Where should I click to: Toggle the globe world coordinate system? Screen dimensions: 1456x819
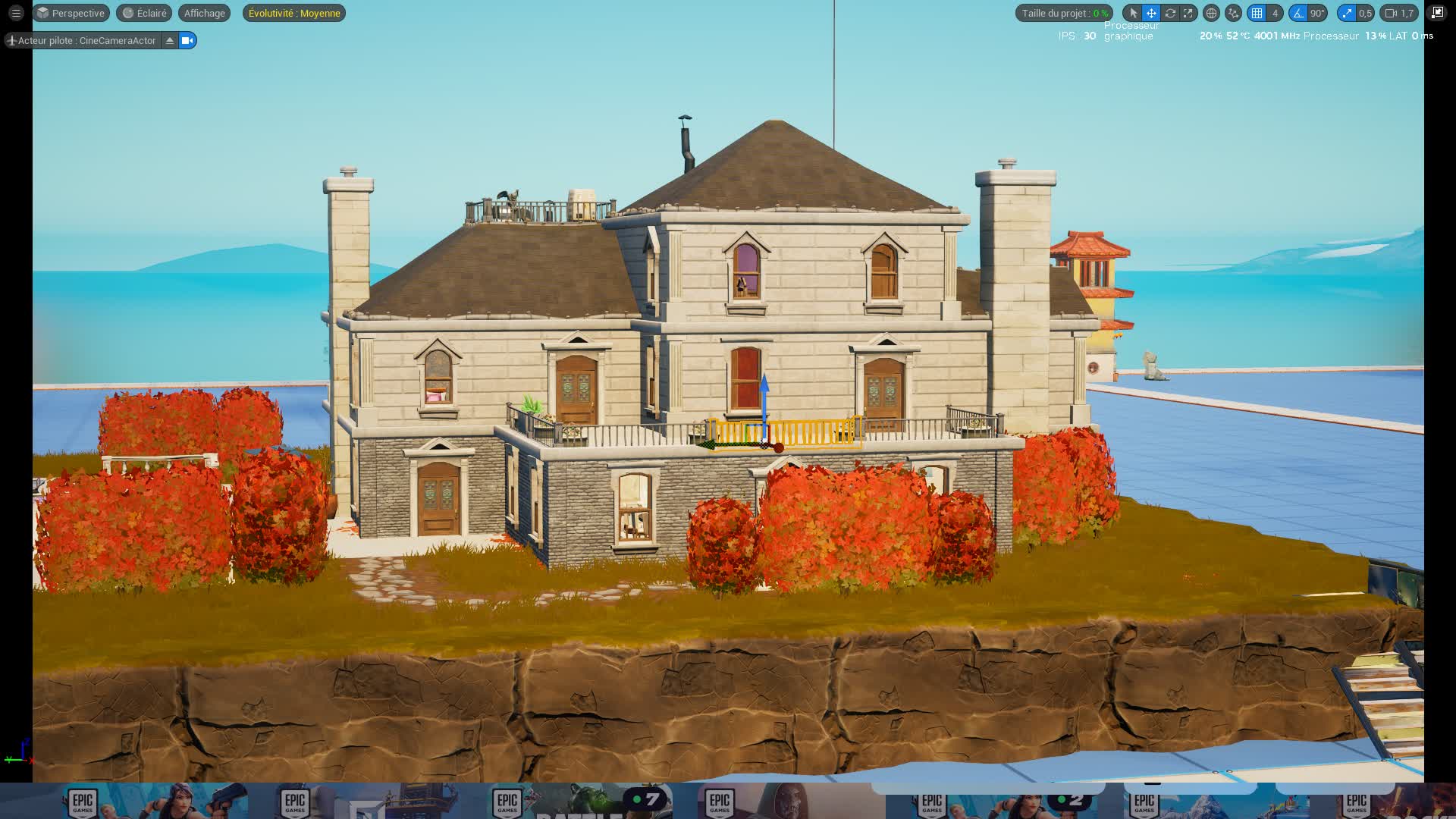point(1211,13)
